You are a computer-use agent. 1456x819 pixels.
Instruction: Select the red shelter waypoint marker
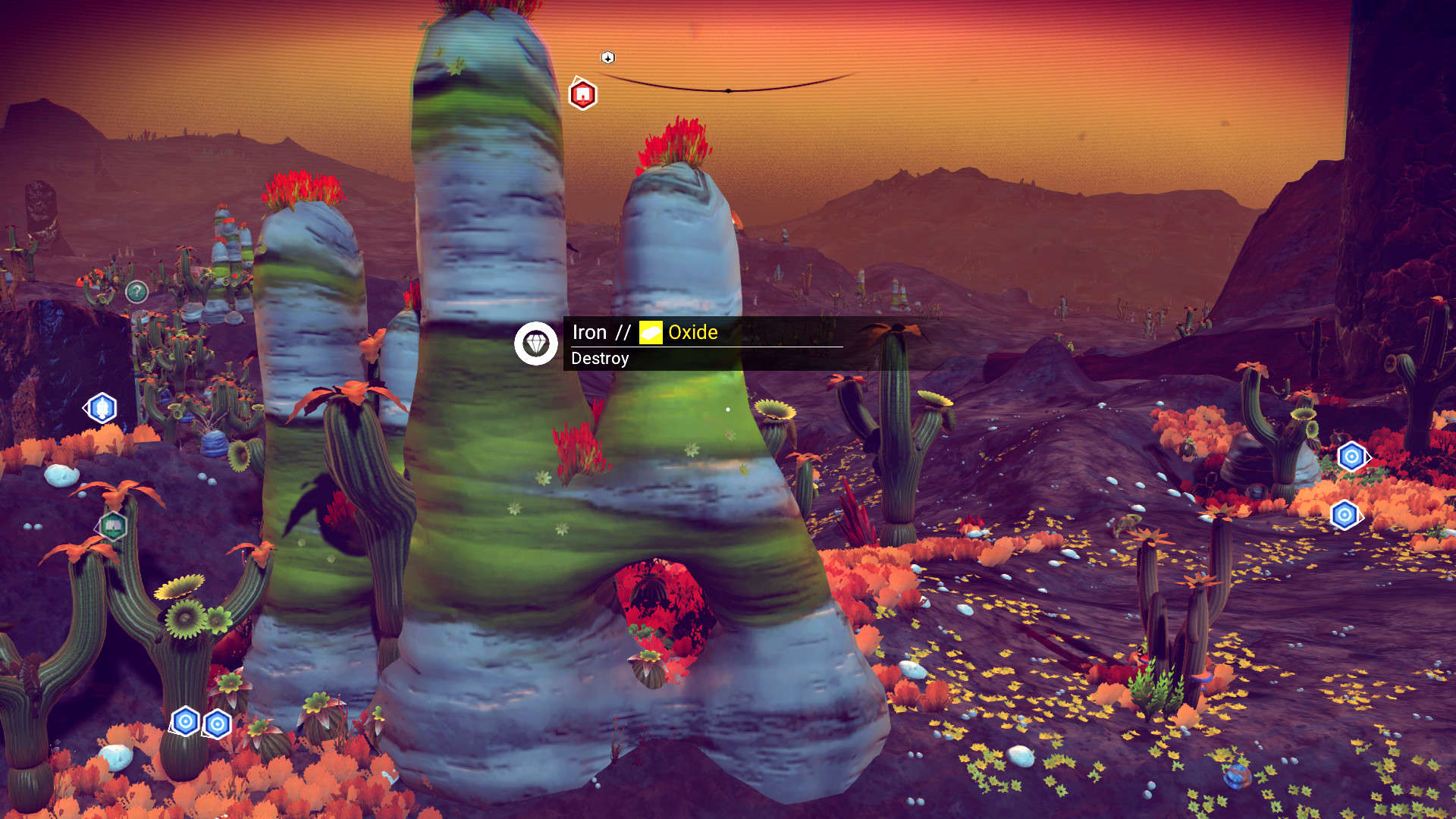coord(582,95)
